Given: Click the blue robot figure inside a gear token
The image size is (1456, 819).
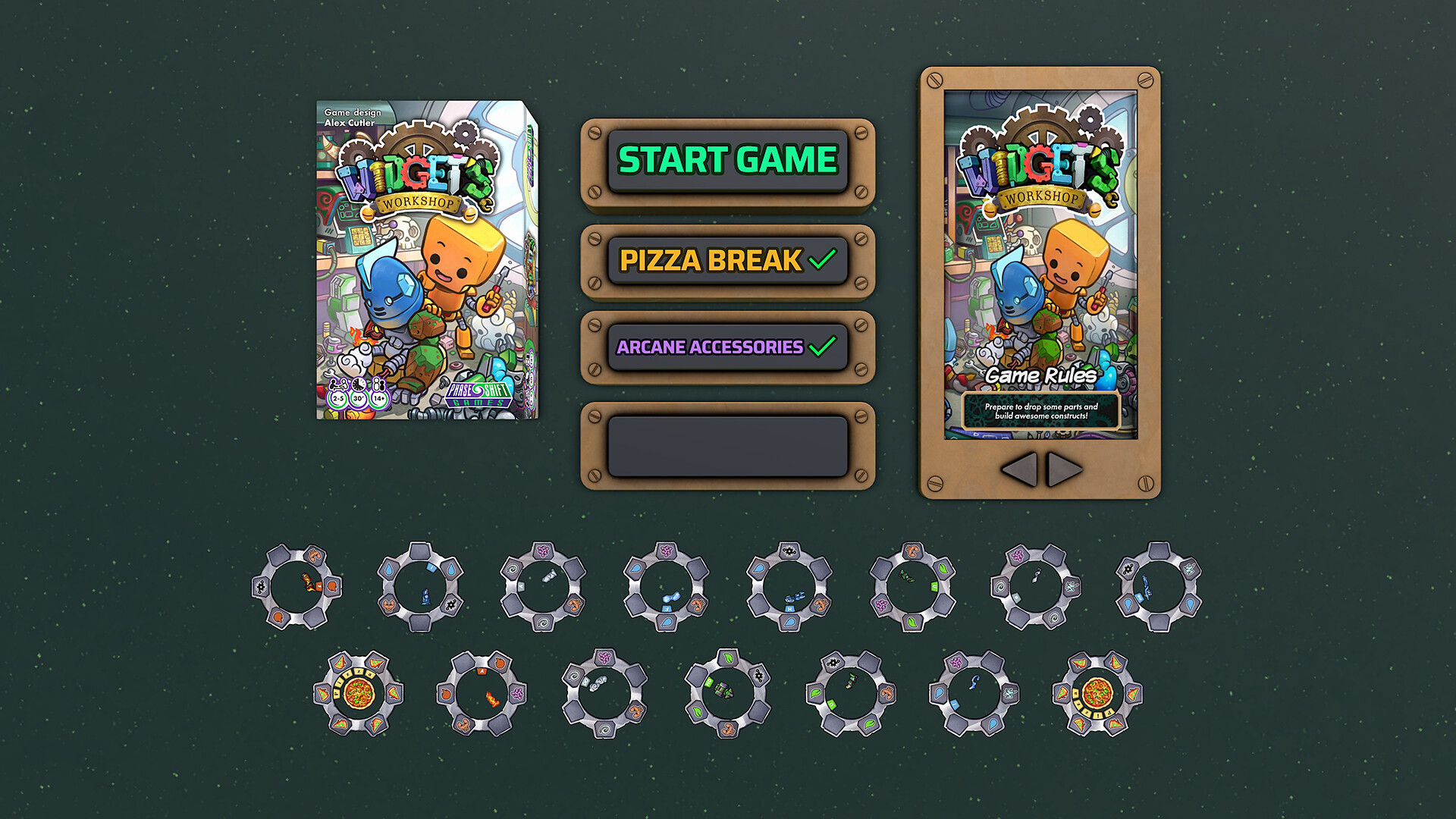Looking at the screenshot, I should 425,598.
